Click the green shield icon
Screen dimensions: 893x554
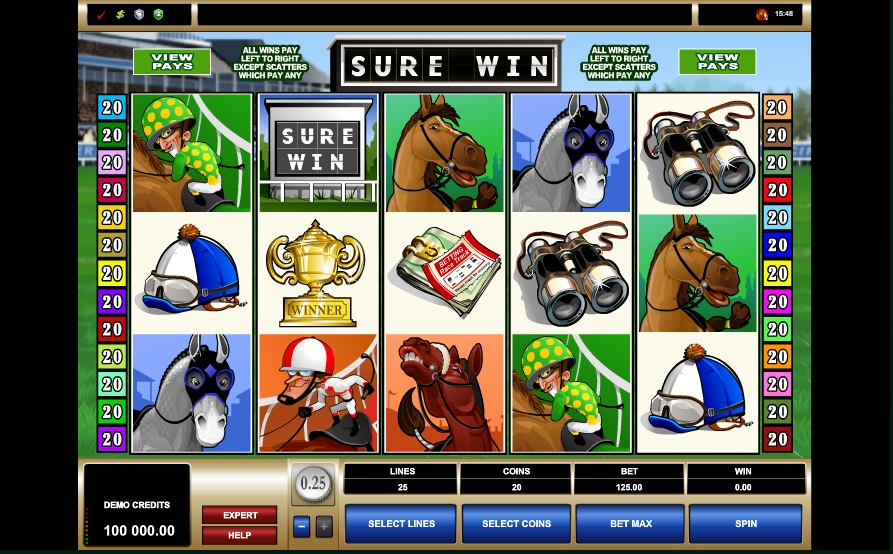coord(158,15)
